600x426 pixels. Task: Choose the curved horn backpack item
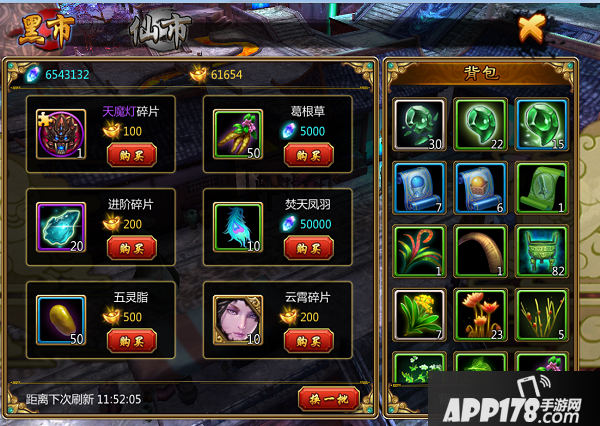coord(479,250)
